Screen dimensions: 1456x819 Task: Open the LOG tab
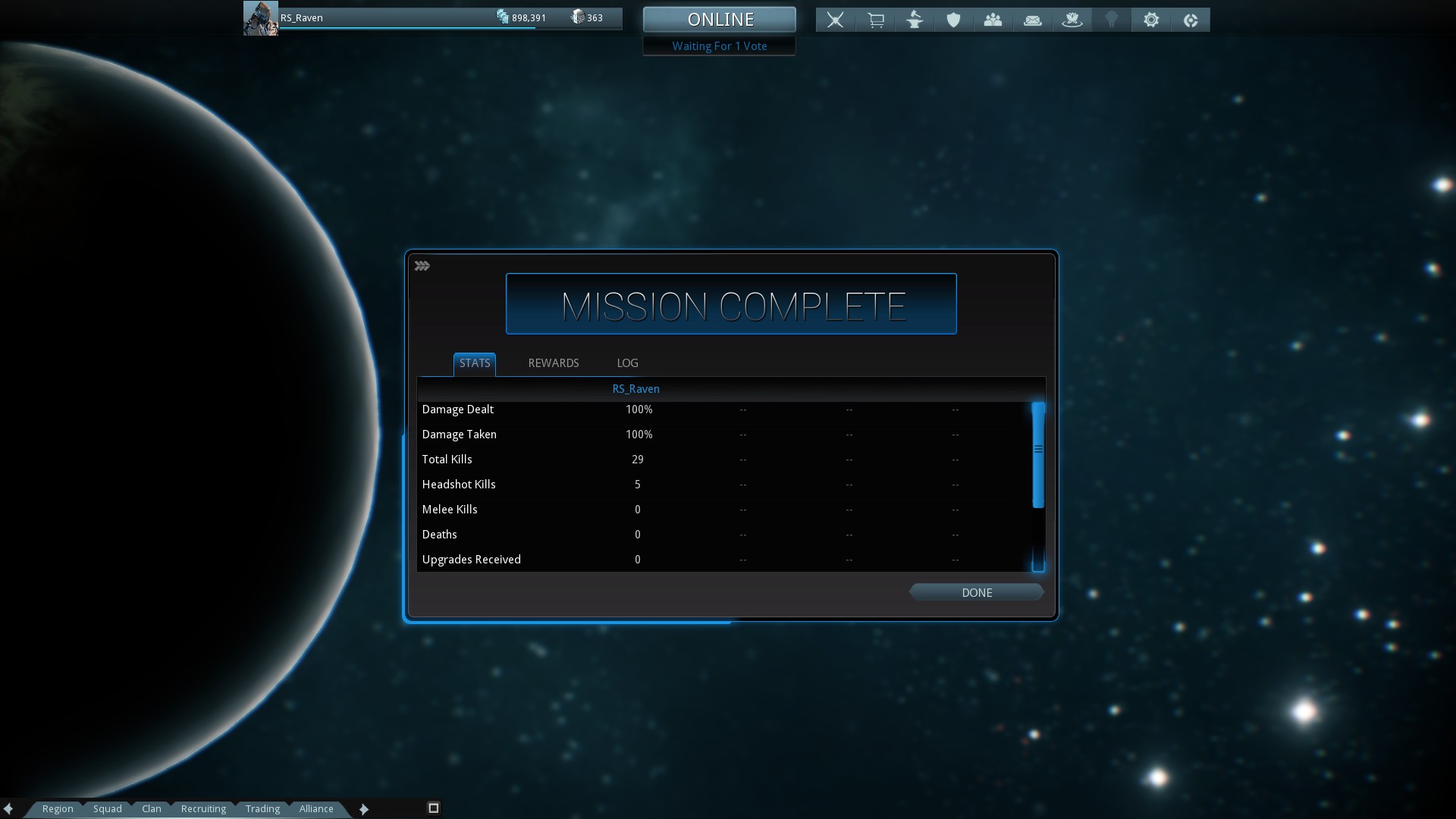point(627,363)
